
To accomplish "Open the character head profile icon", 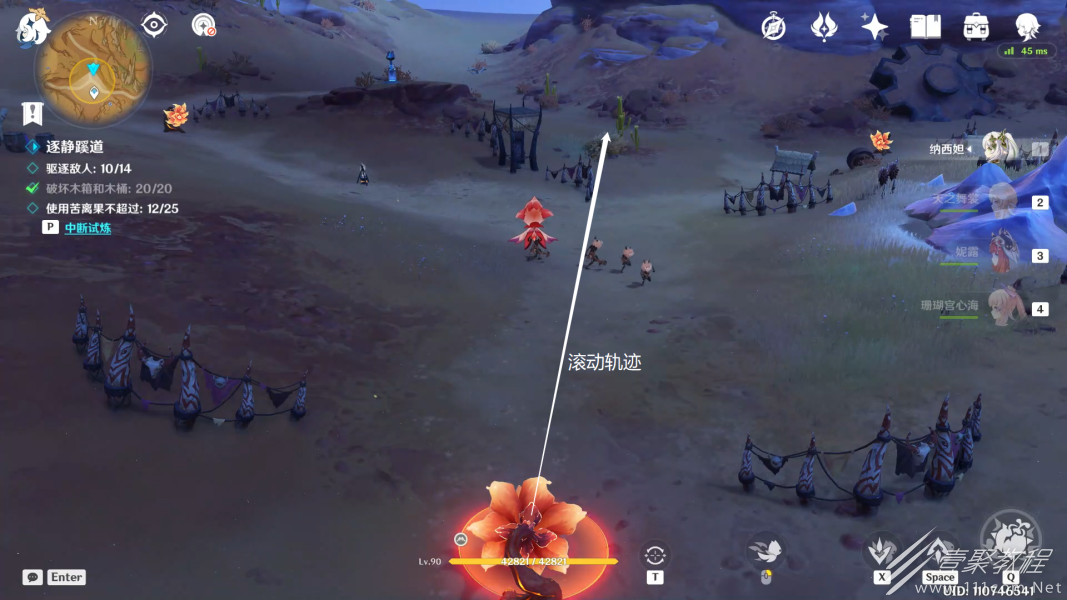I will [x=1027, y=27].
